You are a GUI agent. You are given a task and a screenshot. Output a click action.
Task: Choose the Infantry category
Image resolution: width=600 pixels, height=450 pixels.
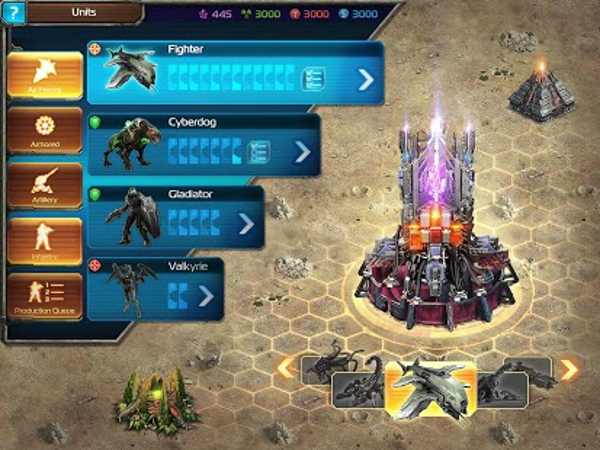pos(45,241)
